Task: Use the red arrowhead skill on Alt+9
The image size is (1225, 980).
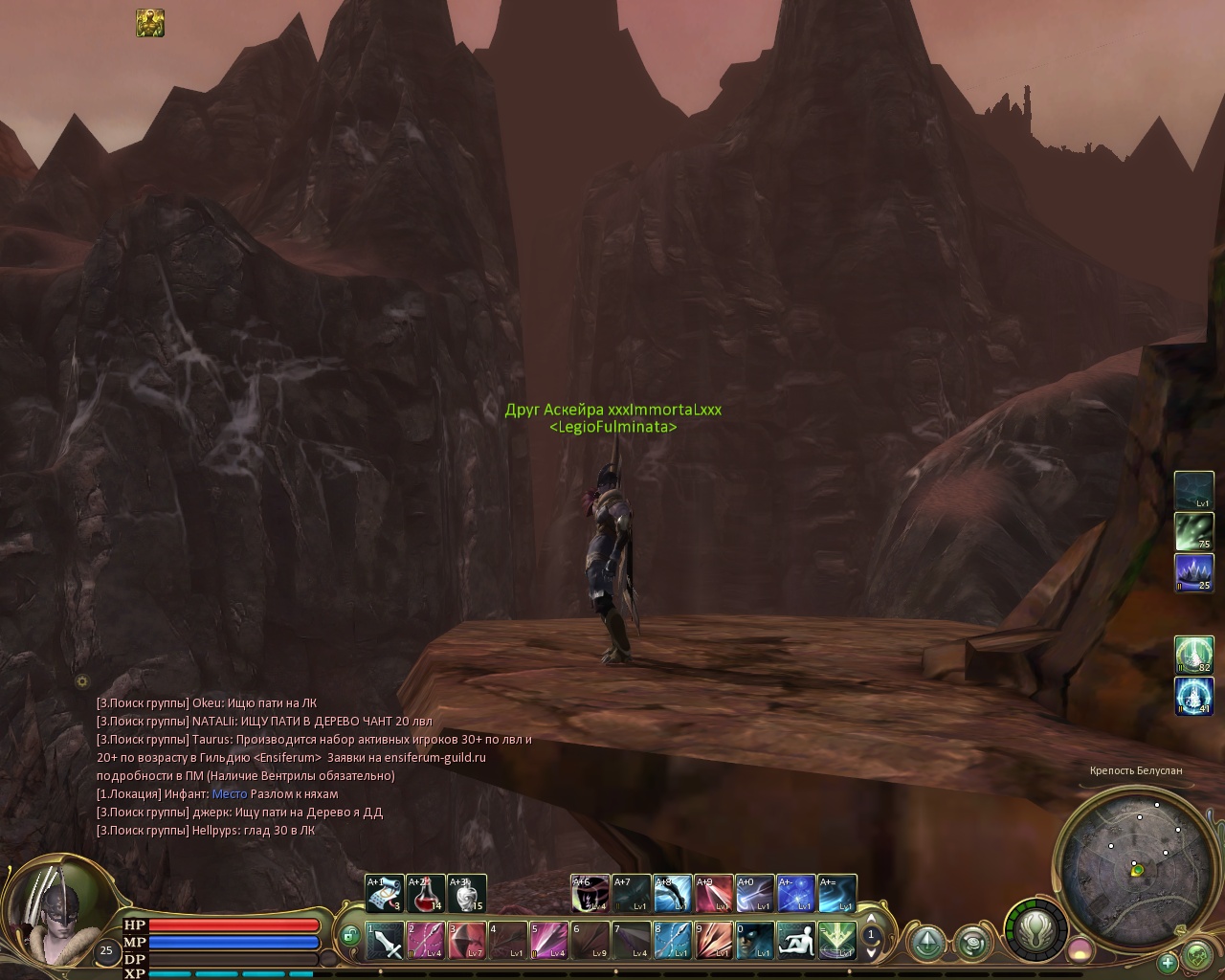Action: pyautogui.click(x=713, y=894)
